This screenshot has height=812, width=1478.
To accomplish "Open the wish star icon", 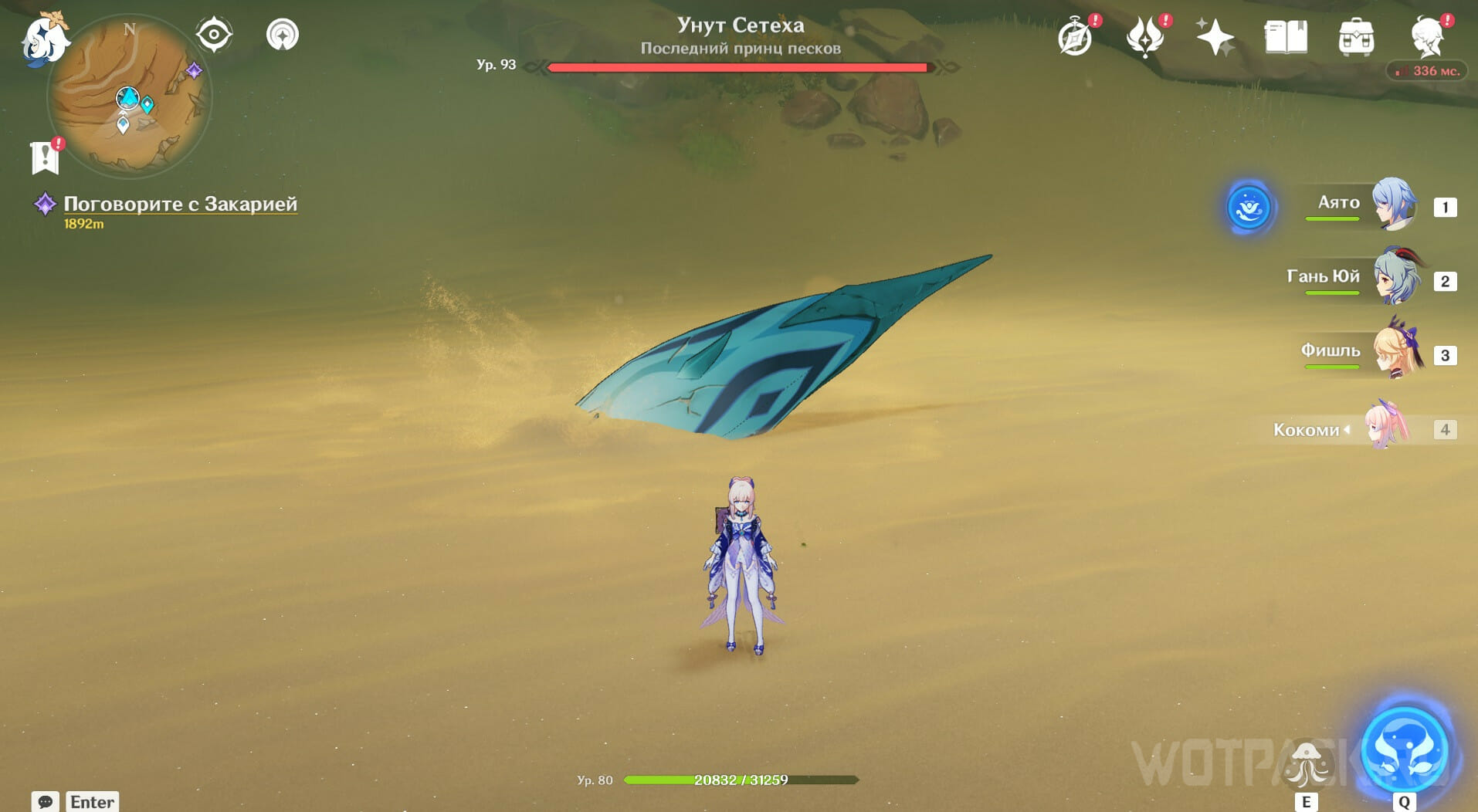I will (x=1215, y=36).
